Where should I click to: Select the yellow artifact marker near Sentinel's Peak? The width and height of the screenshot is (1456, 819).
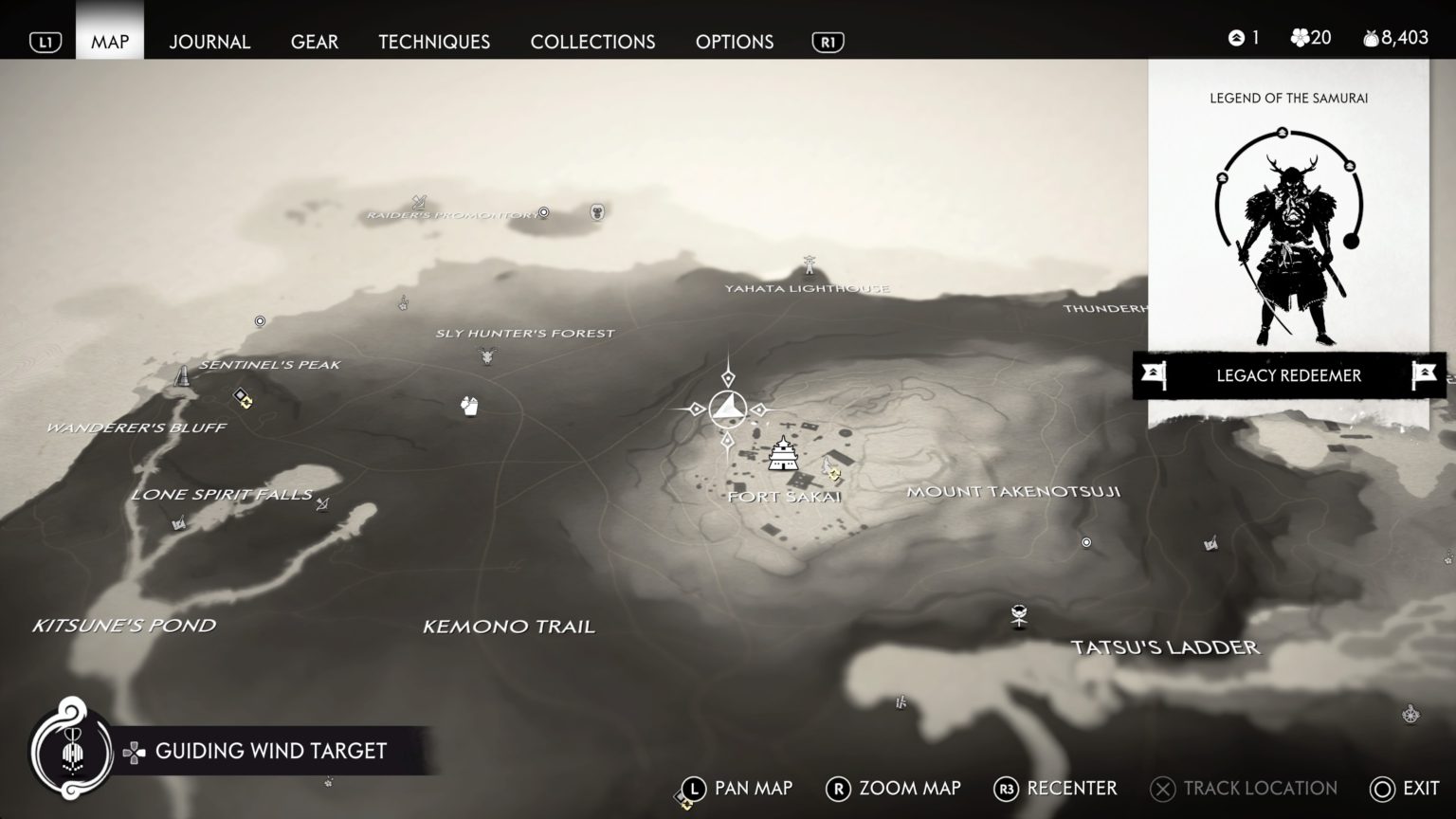pyautogui.click(x=246, y=401)
